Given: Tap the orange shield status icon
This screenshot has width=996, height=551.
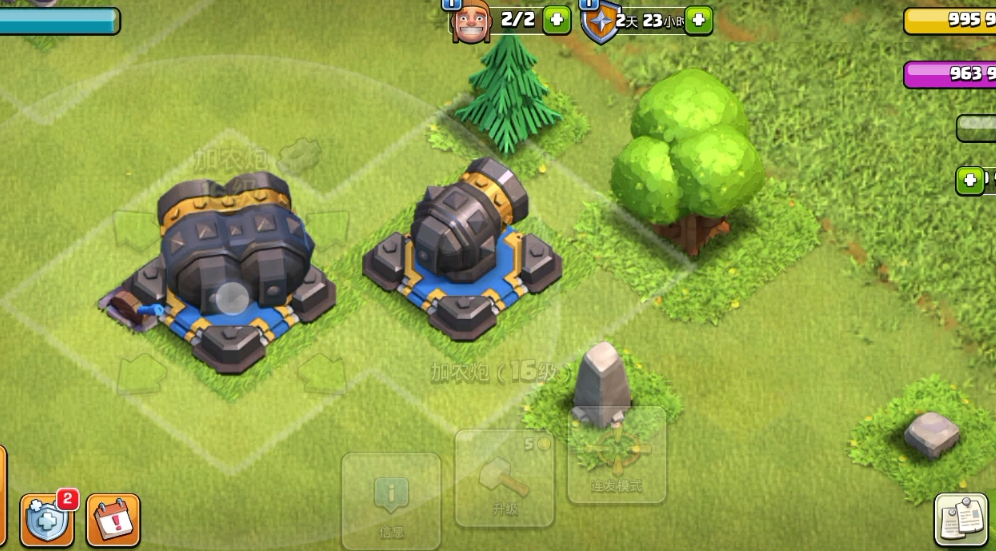Looking at the screenshot, I should pos(600,21).
